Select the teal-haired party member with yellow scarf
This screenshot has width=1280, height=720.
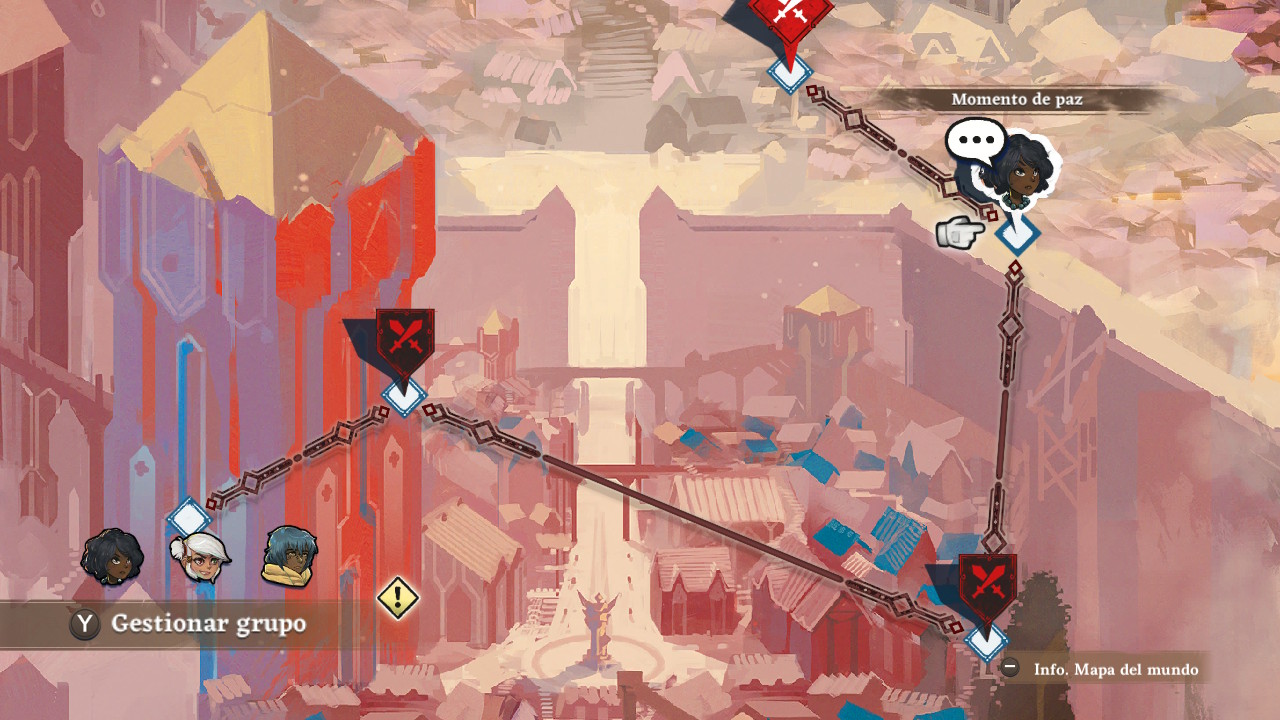pos(290,556)
